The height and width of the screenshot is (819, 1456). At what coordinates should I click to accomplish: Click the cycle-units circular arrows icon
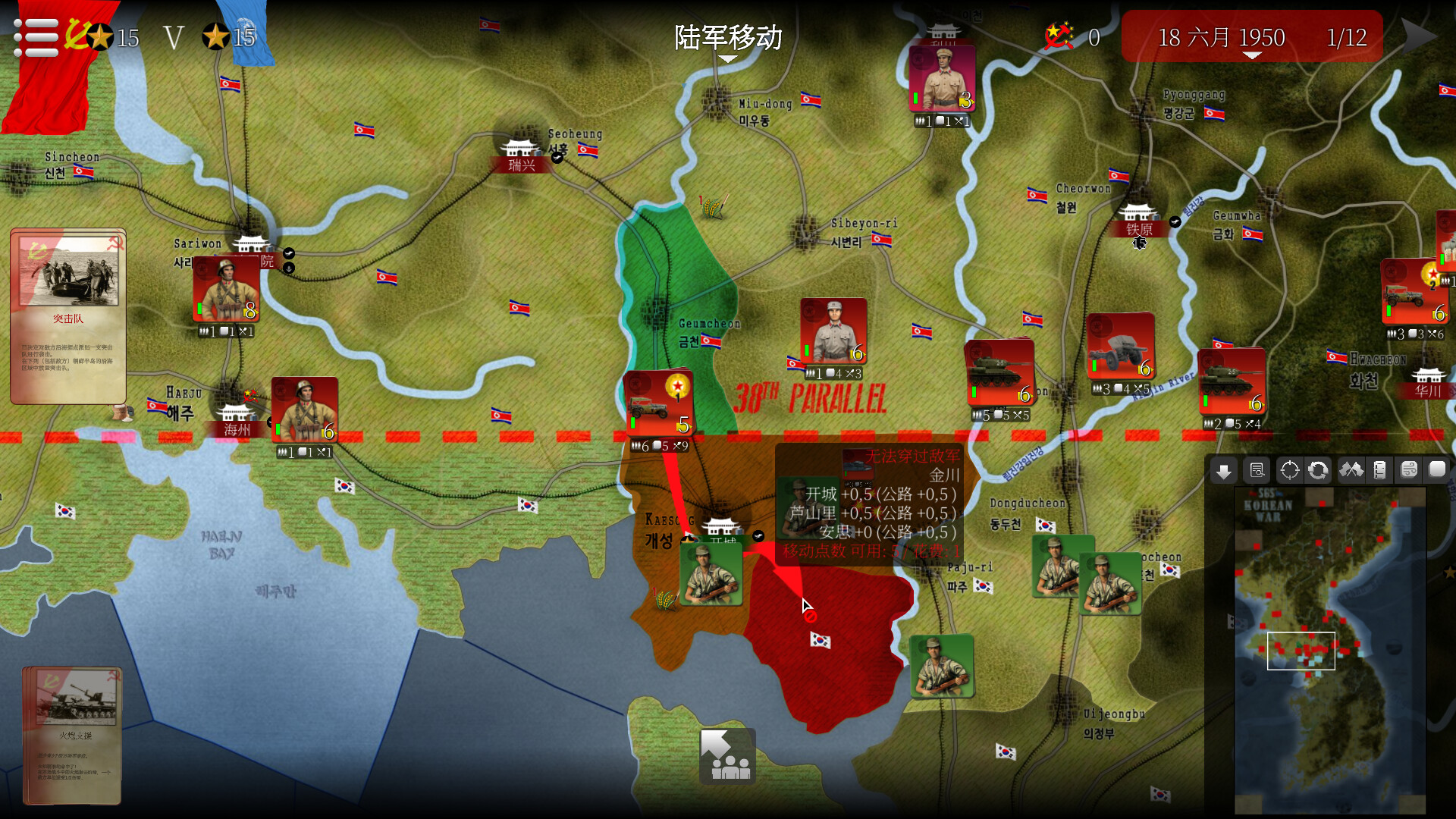(x=1318, y=470)
